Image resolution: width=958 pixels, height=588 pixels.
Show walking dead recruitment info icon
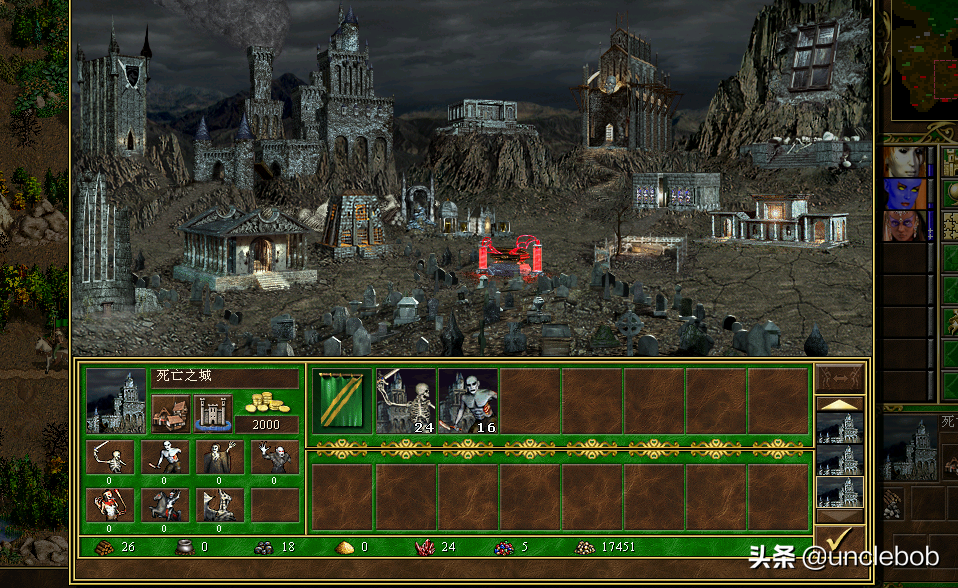[165, 458]
